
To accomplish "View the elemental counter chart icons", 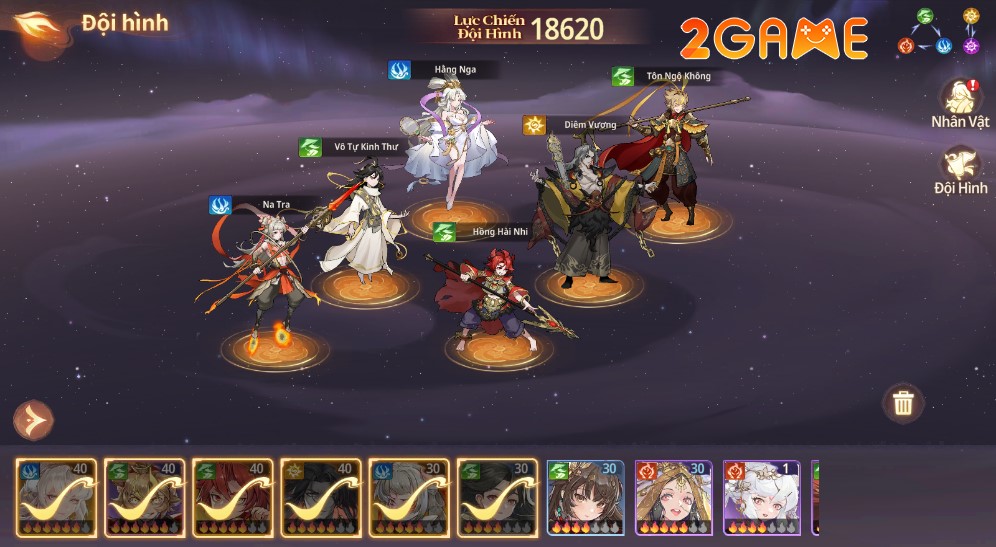I will click(x=939, y=31).
